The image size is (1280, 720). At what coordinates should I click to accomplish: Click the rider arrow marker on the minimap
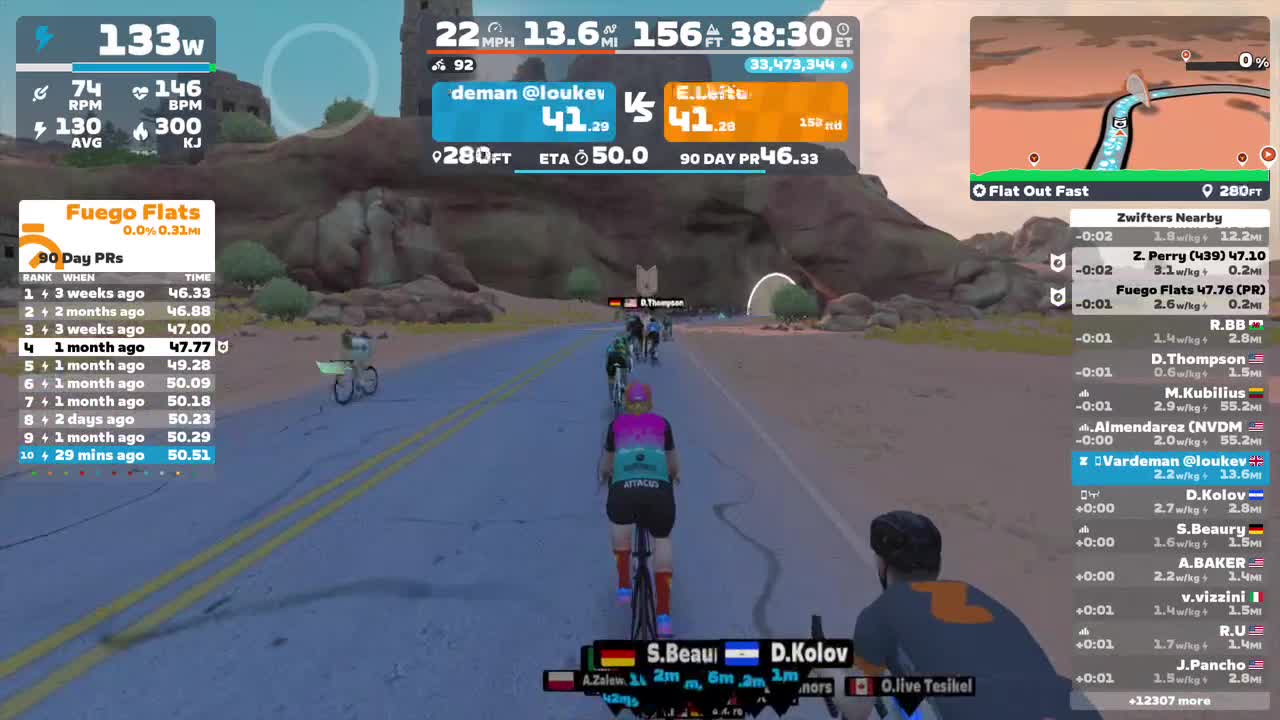tap(1118, 132)
